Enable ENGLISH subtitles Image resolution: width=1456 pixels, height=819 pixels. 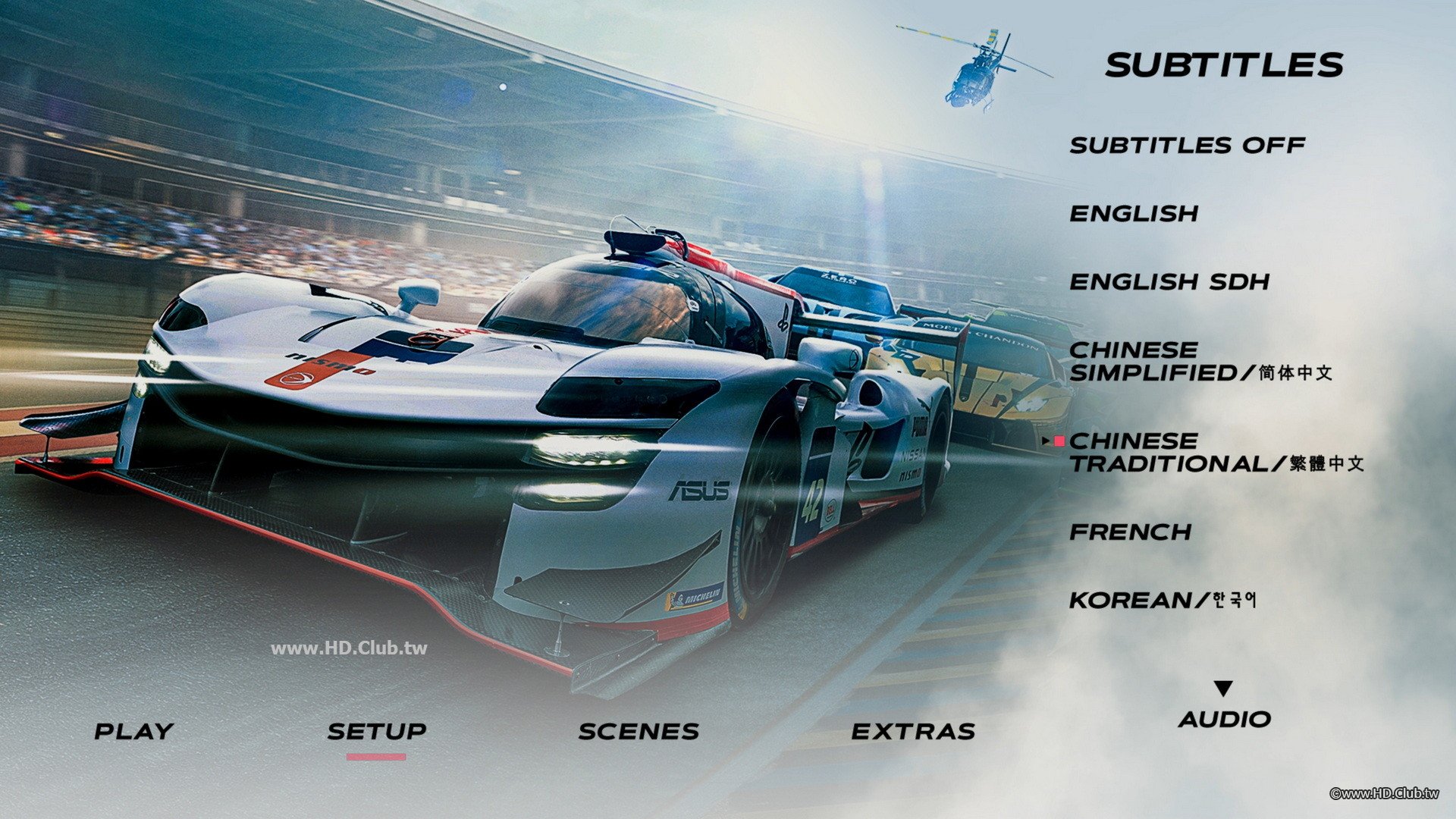tap(1134, 215)
